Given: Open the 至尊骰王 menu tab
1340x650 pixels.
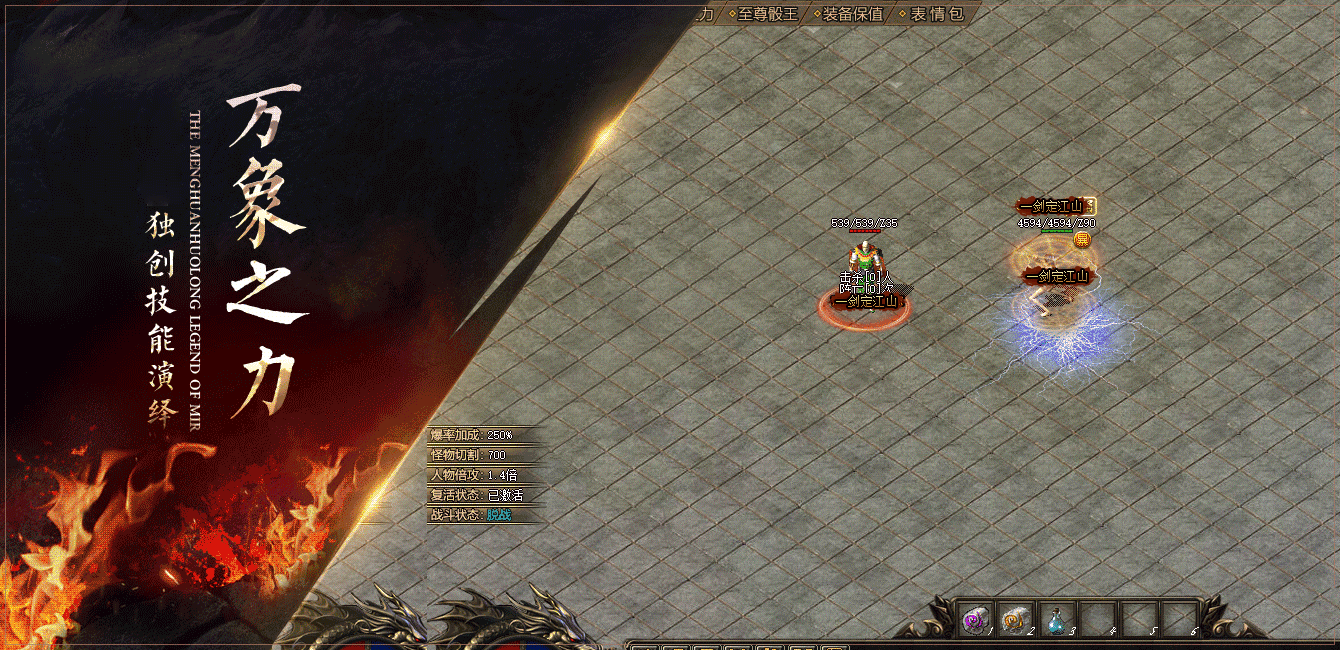Looking at the screenshot, I should pos(767,14).
